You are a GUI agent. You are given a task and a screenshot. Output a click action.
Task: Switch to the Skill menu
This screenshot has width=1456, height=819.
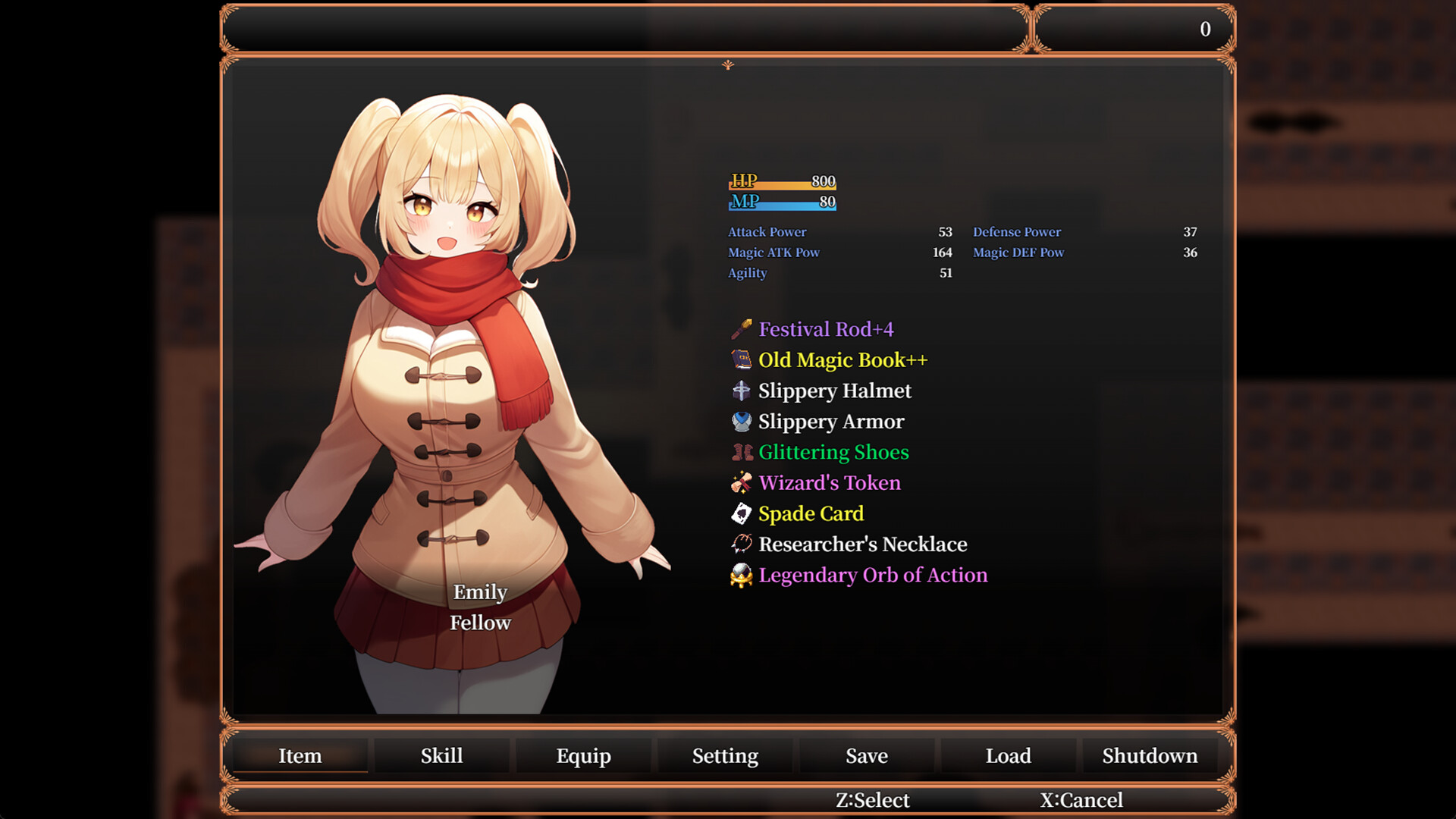pyautogui.click(x=441, y=755)
